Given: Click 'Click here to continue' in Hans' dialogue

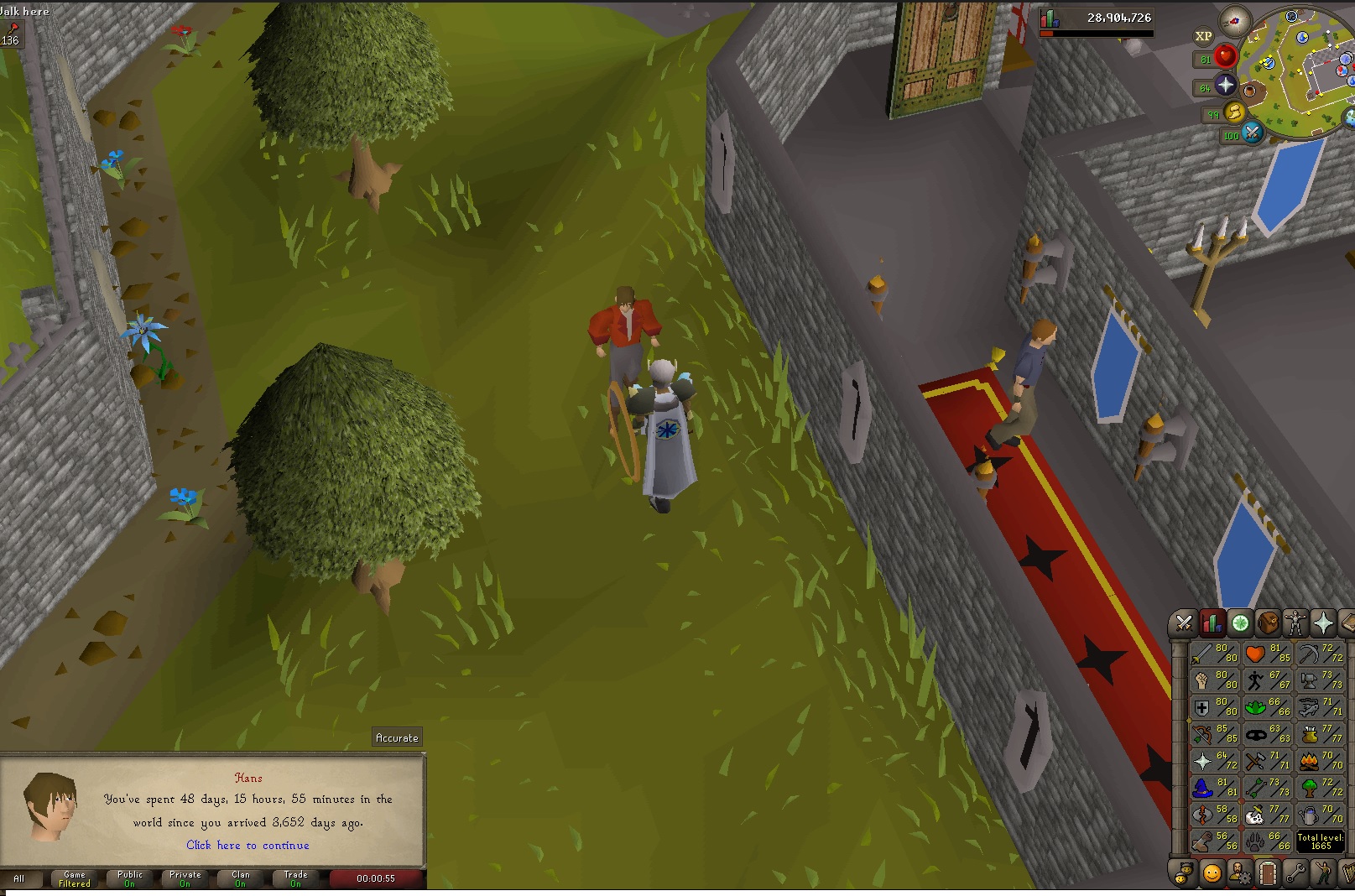Looking at the screenshot, I should click(248, 845).
